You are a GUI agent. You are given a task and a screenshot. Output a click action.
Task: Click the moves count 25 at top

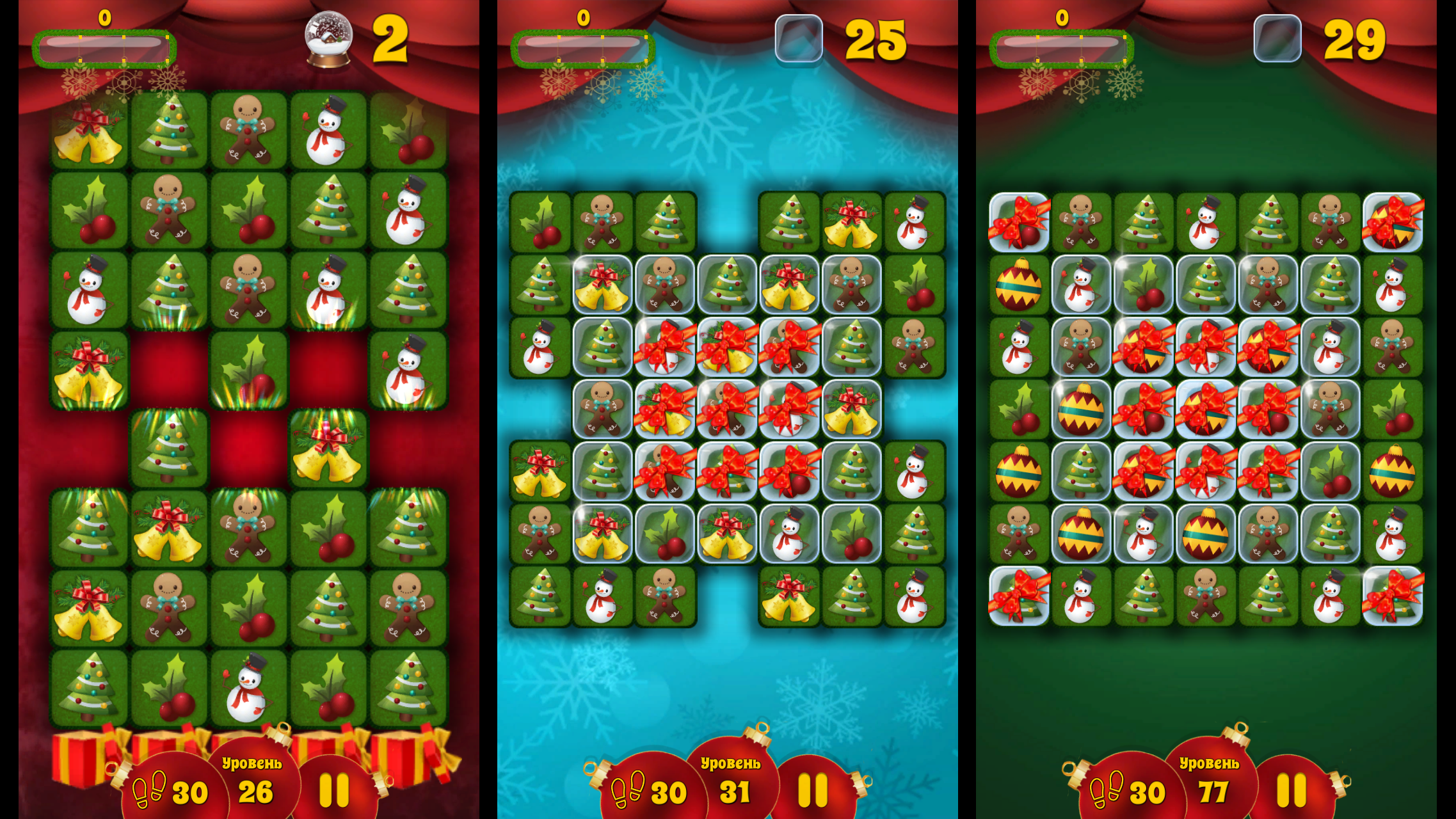click(x=876, y=38)
